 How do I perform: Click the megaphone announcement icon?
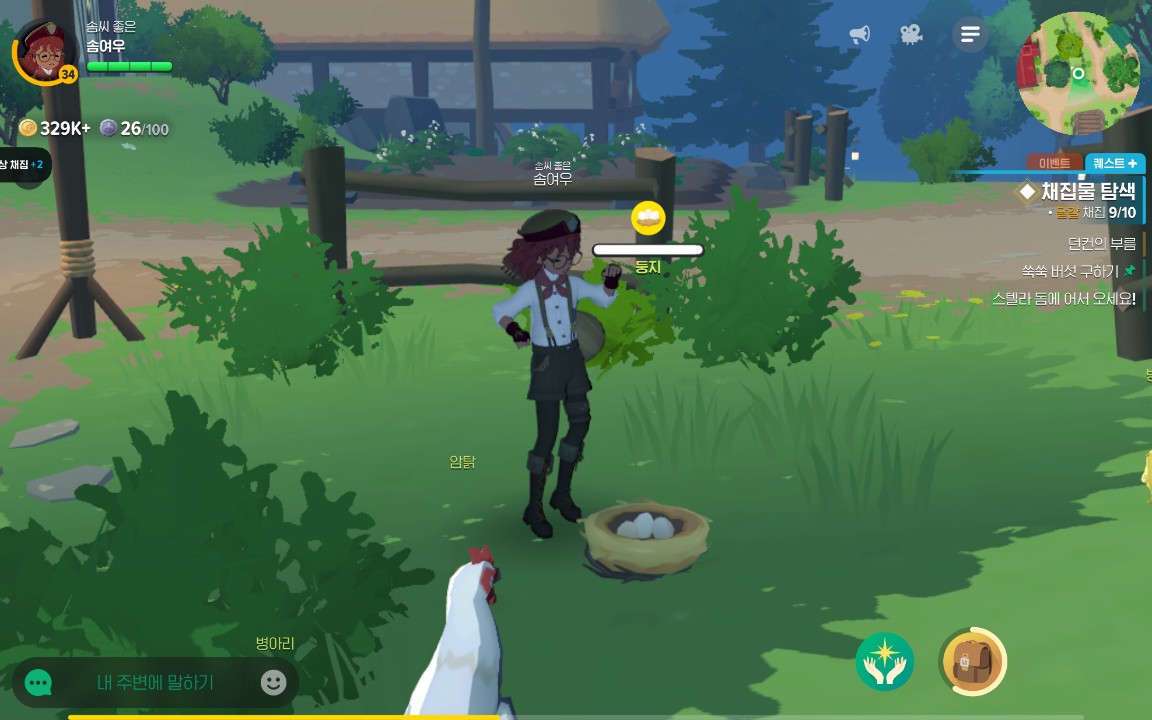coord(859,35)
